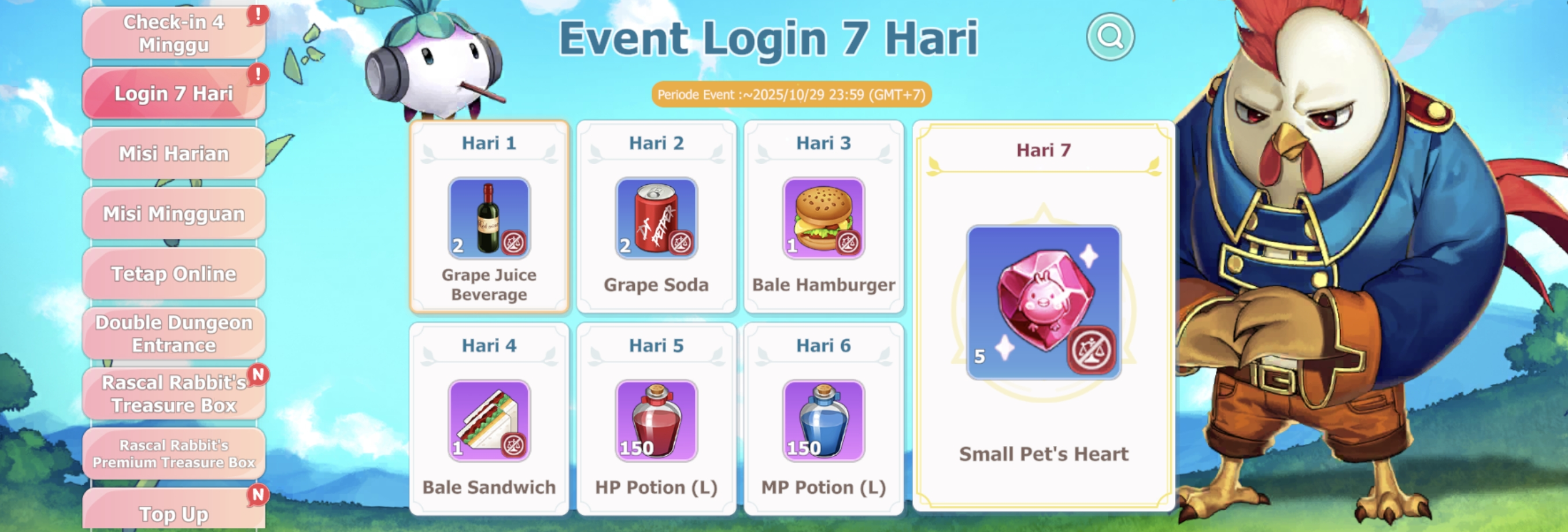Open Rascal Rabbit's Treasure Box
Screen dimensions: 1568x532
(x=173, y=394)
